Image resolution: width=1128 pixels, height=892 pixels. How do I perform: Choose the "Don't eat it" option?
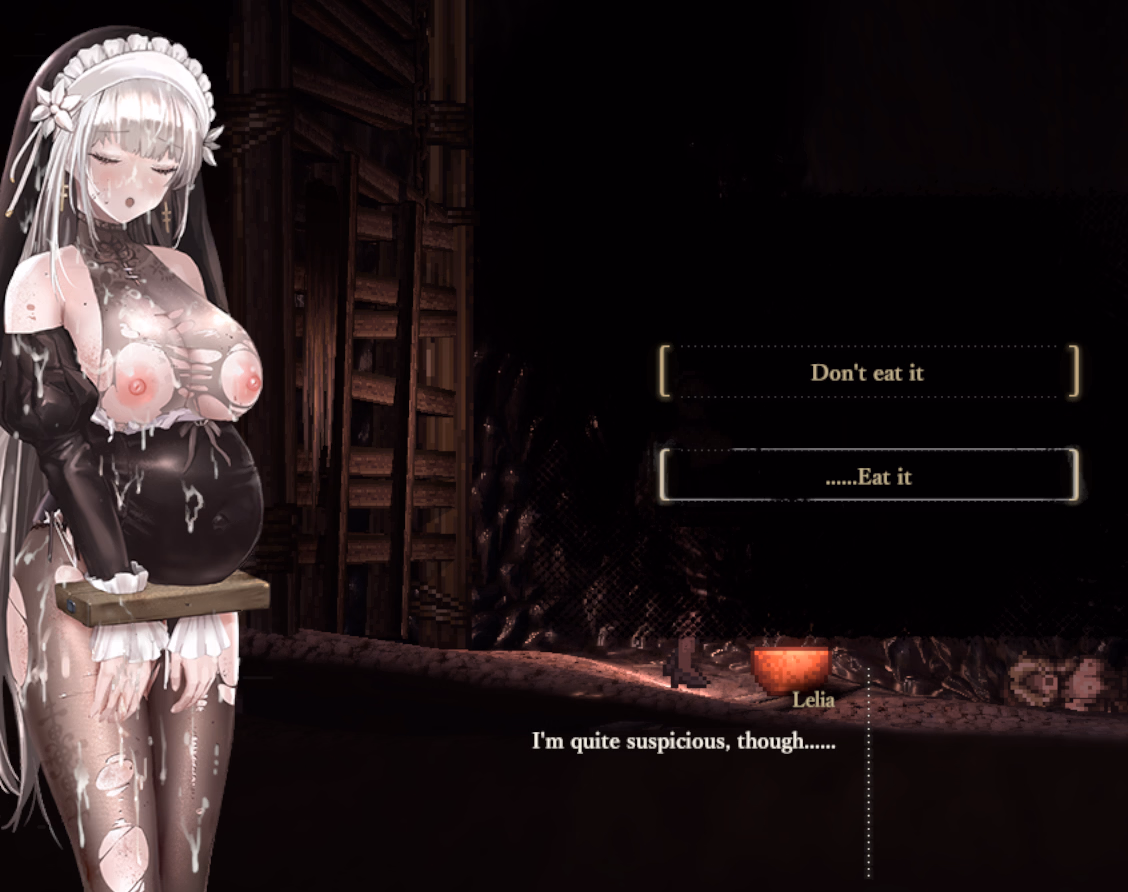click(868, 373)
